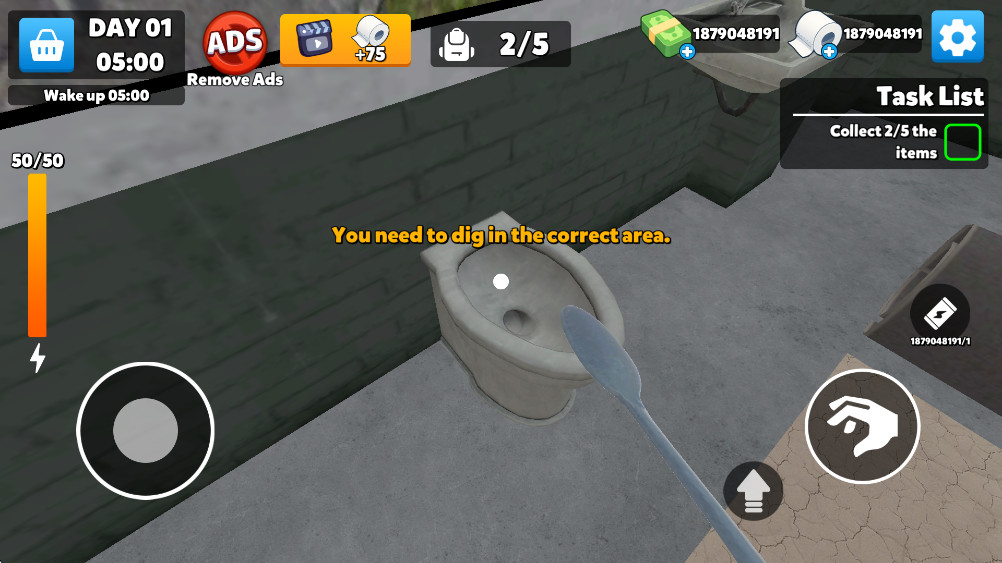1002x563 pixels.
Task: Watch video for +75 toilet paper
Action: point(345,40)
